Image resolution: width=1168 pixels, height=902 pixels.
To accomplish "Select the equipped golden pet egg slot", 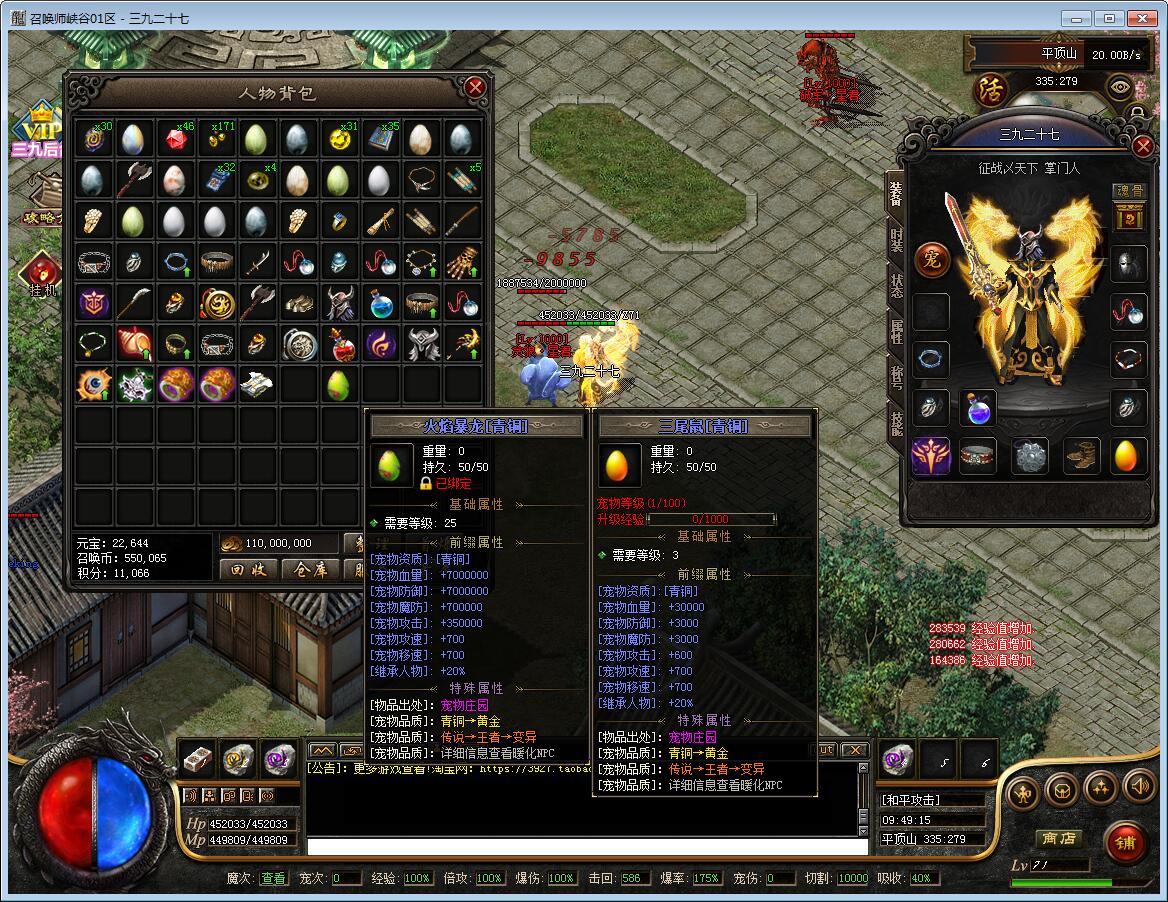I will [1128, 455].
